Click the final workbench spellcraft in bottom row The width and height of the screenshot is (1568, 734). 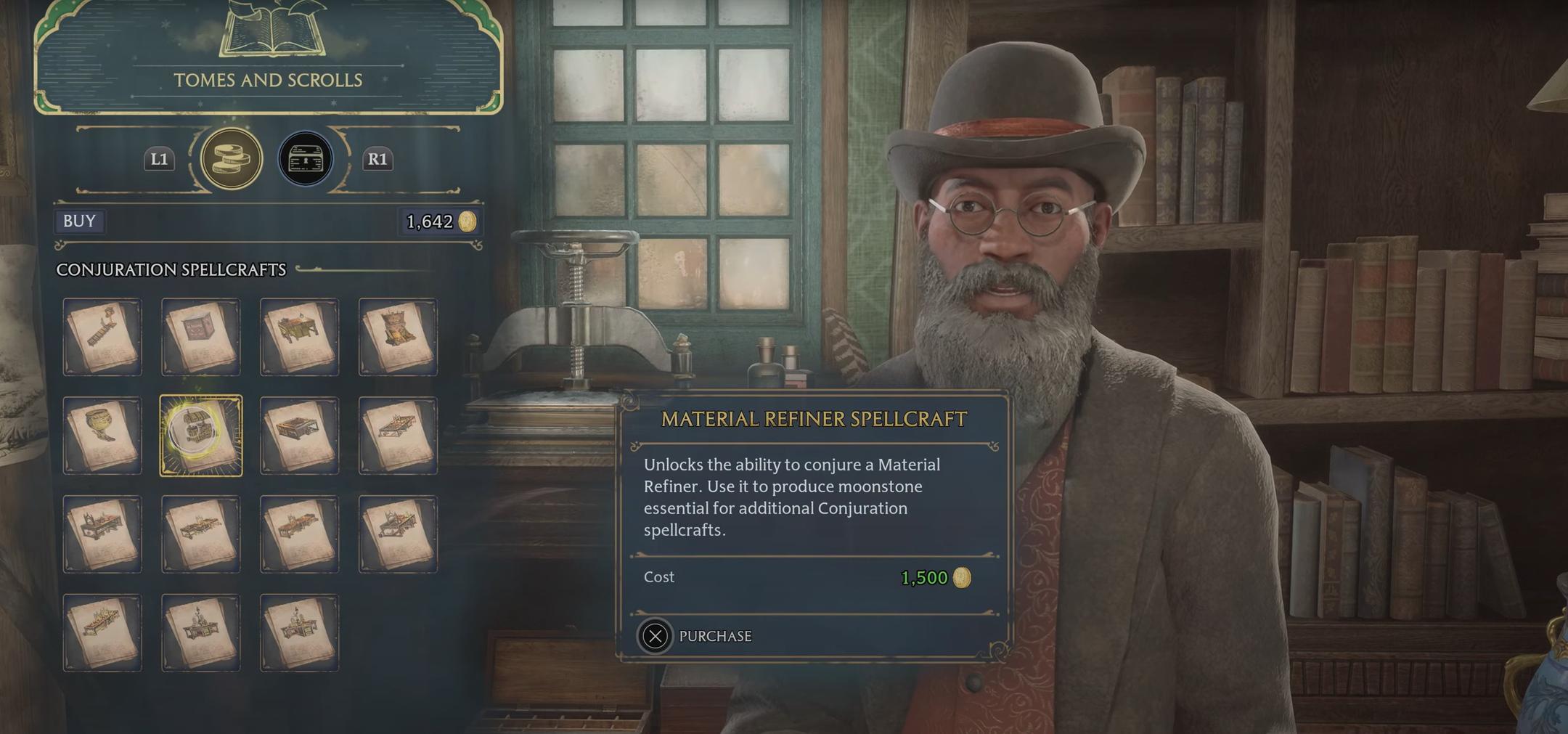coord(300,632)
